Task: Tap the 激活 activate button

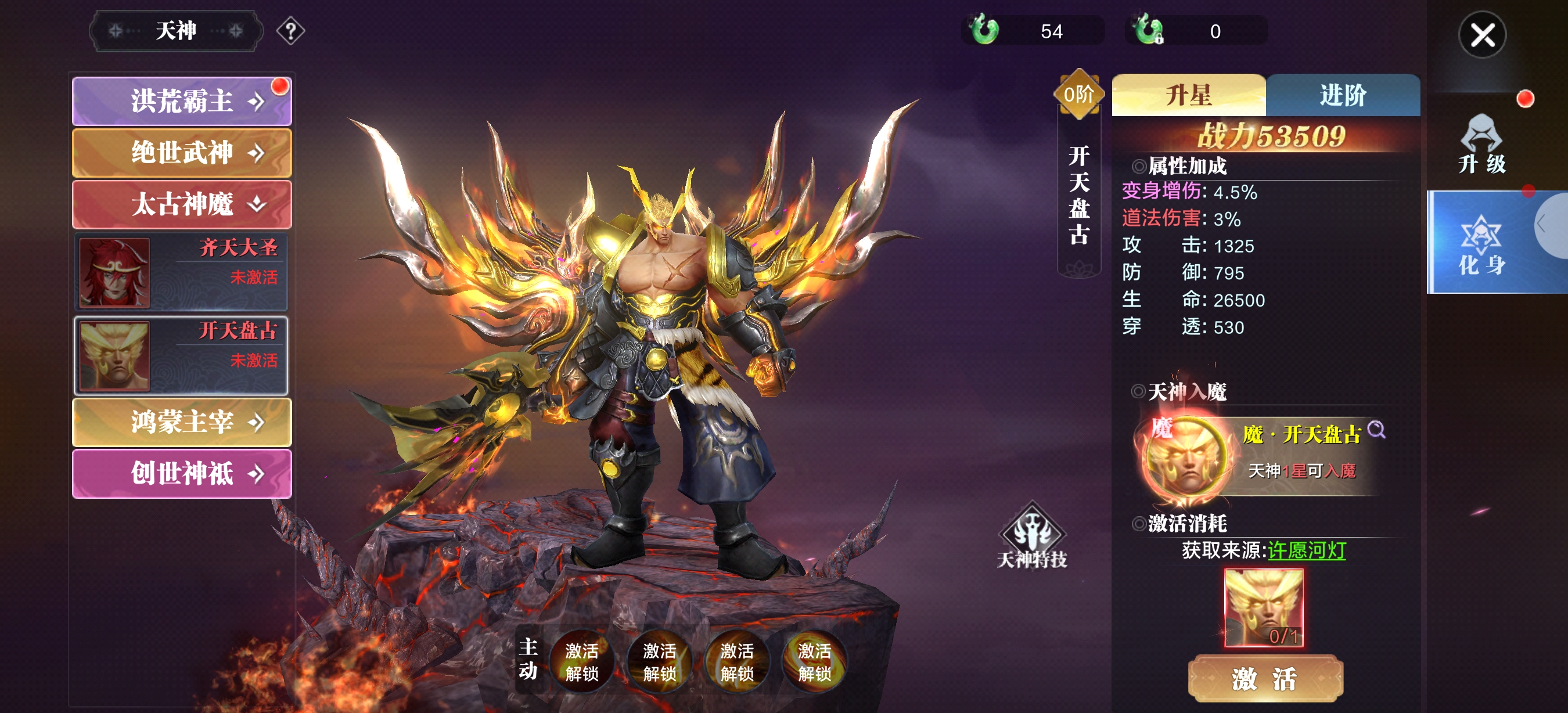Action: click(x=1265, y=678)
